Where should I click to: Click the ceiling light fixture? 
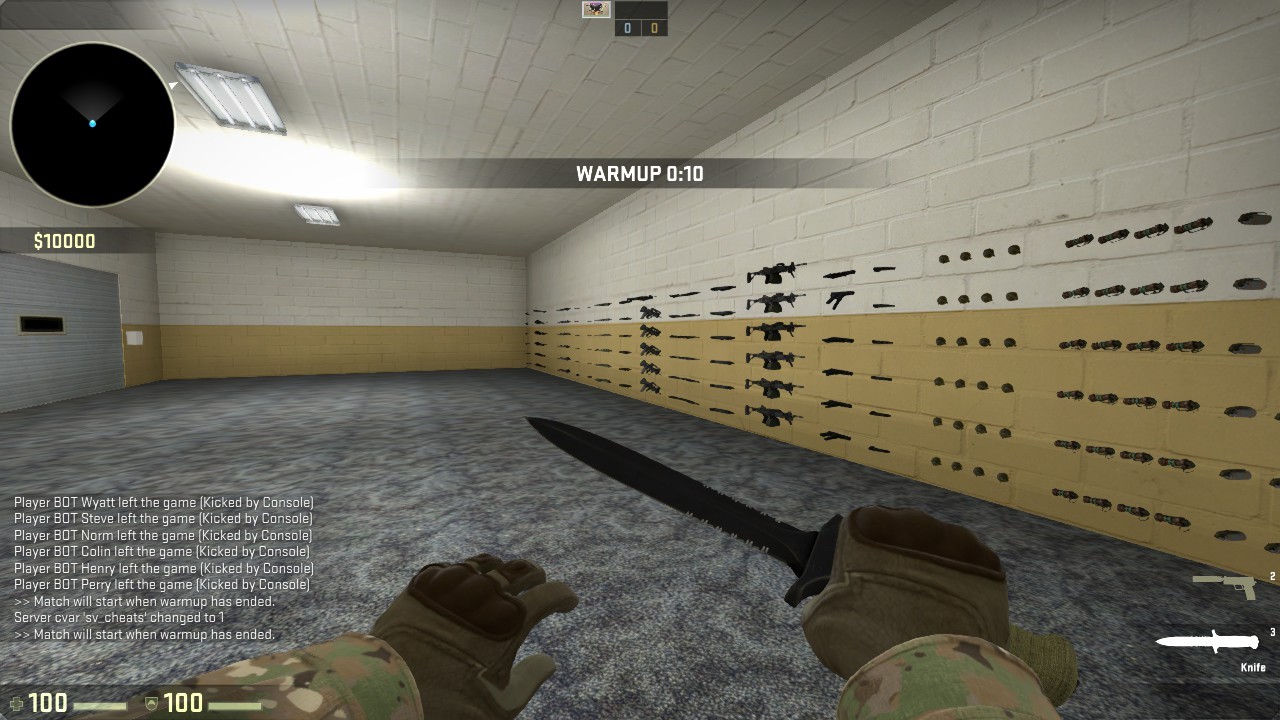(230, 95)
